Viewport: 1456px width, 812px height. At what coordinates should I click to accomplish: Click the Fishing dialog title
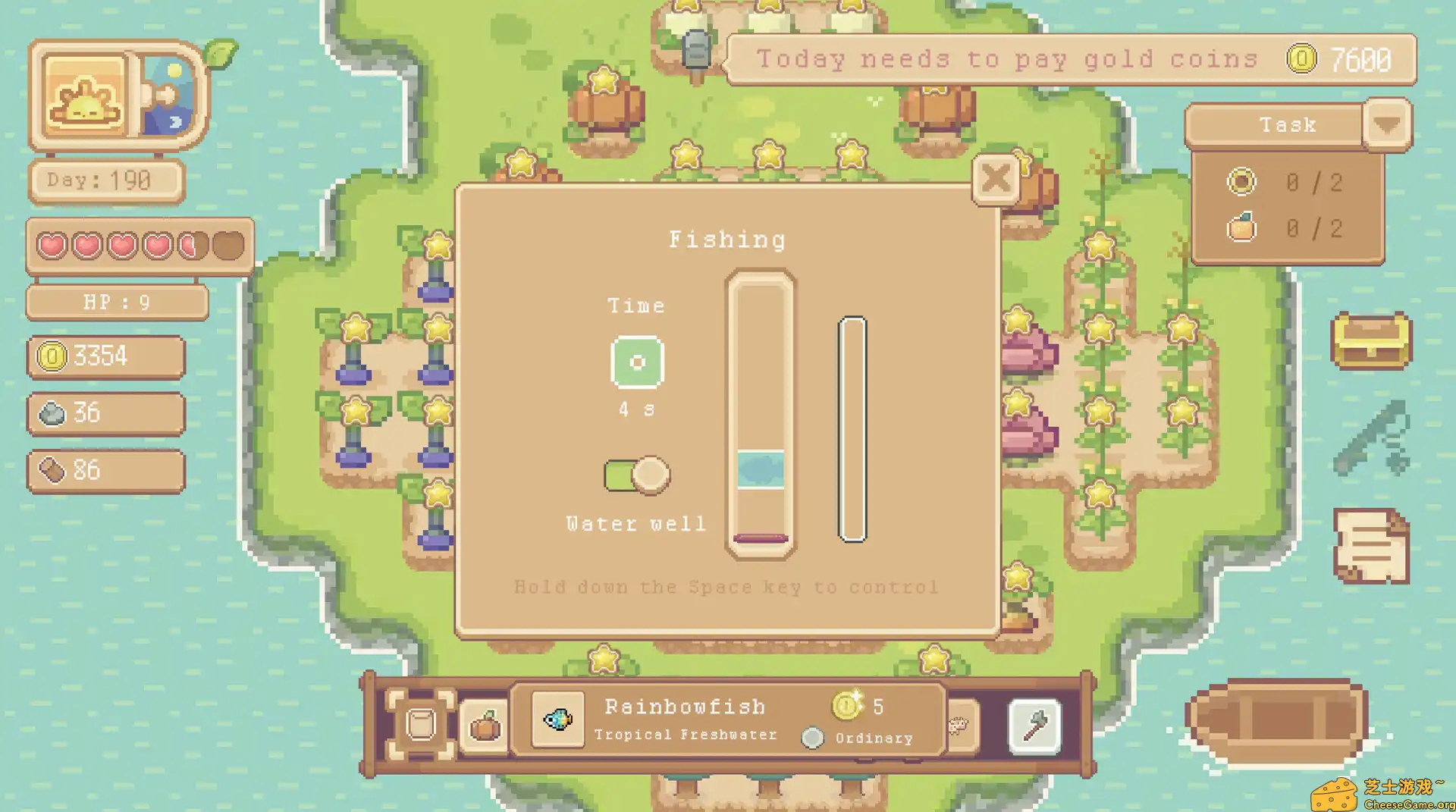[x=727, y=239]
